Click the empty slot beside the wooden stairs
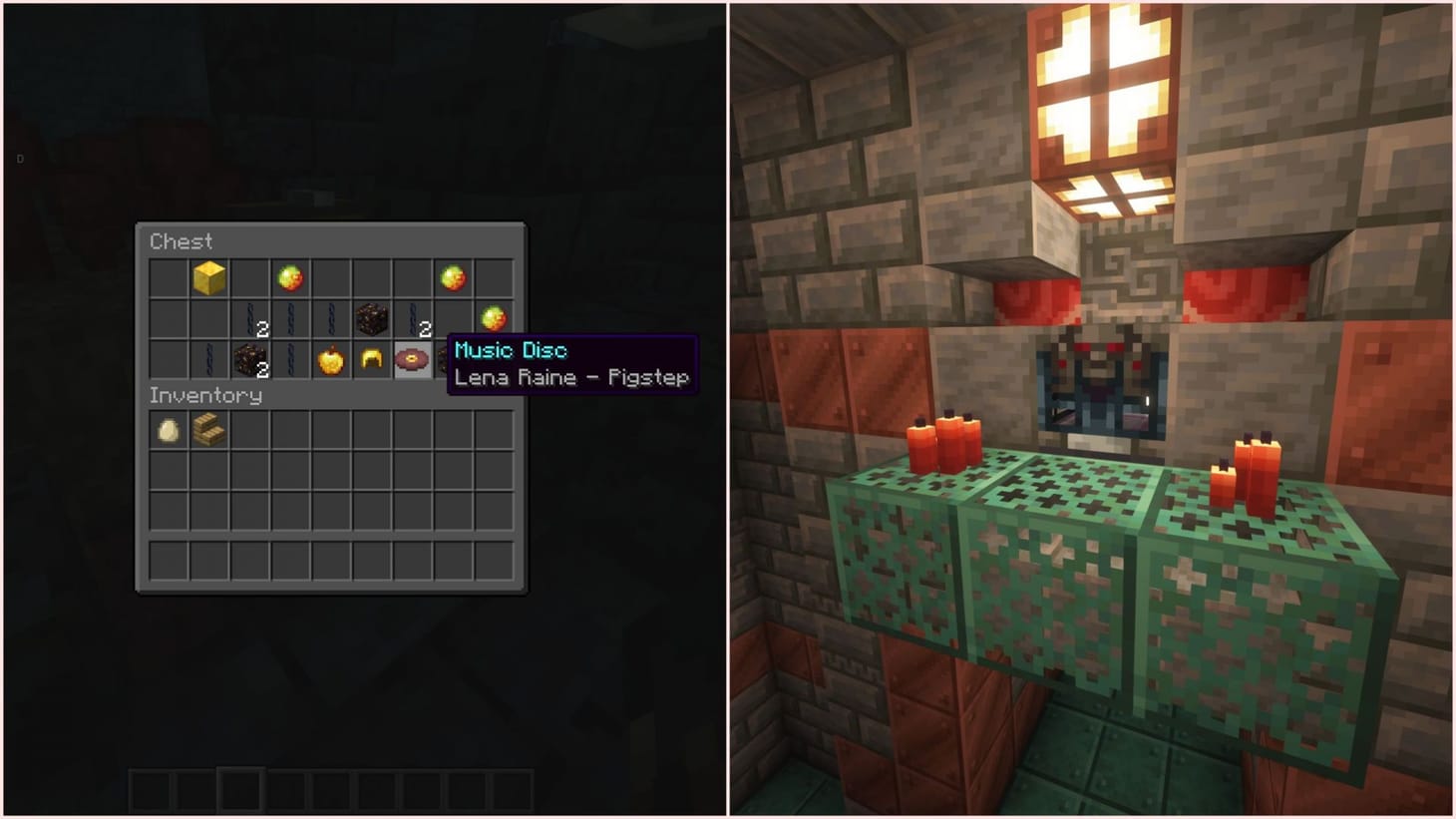Image resolution: width=1456 pixels, height=819 pixels. (248, 430)
